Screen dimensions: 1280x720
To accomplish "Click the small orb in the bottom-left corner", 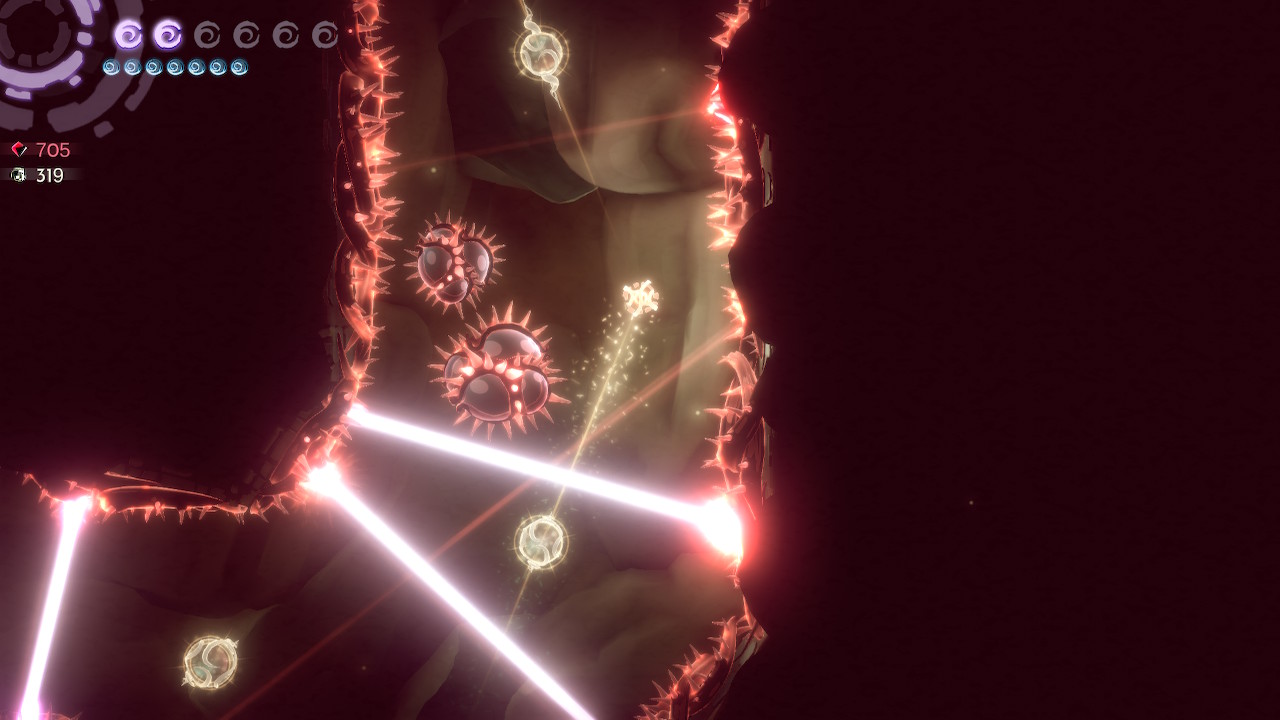I will [210, 660].
